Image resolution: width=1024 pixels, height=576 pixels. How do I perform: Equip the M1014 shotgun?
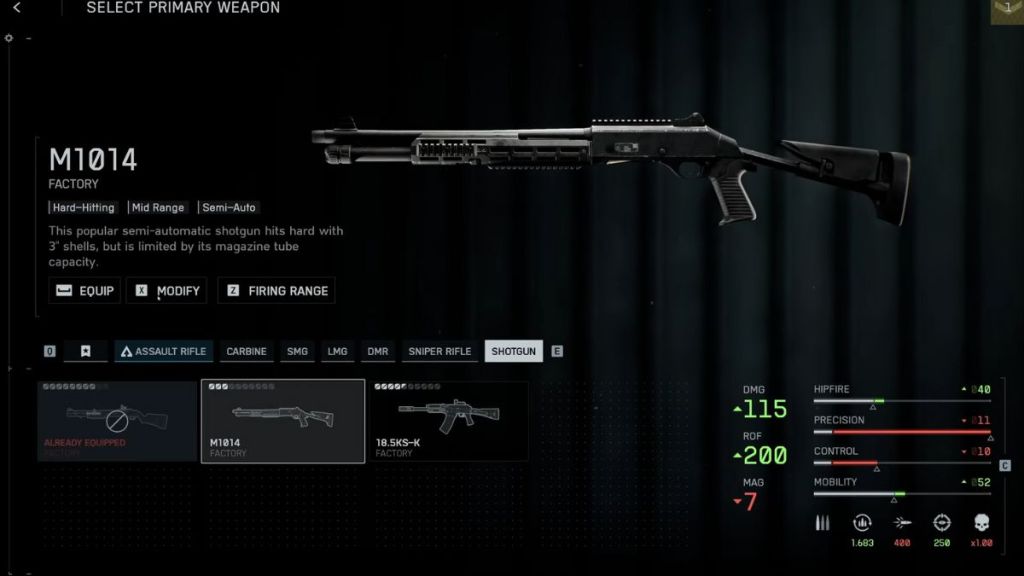click(85, 291)
